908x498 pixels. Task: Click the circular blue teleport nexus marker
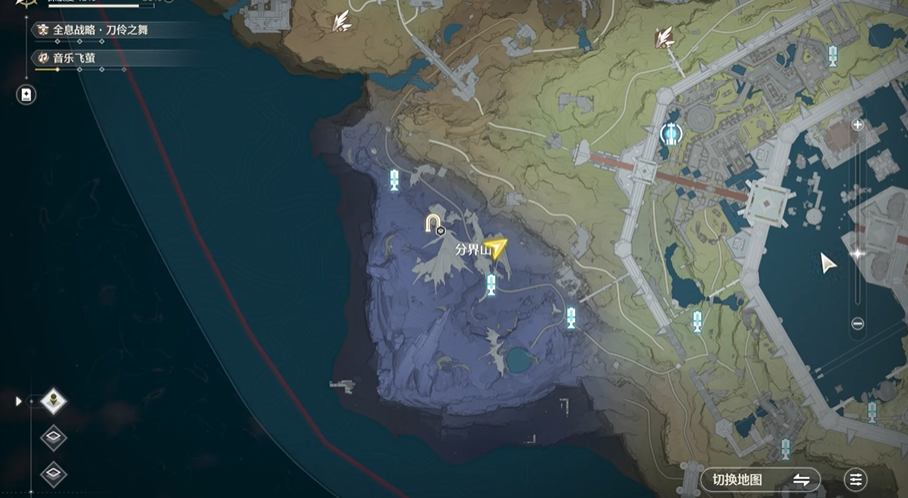[672, 132]
